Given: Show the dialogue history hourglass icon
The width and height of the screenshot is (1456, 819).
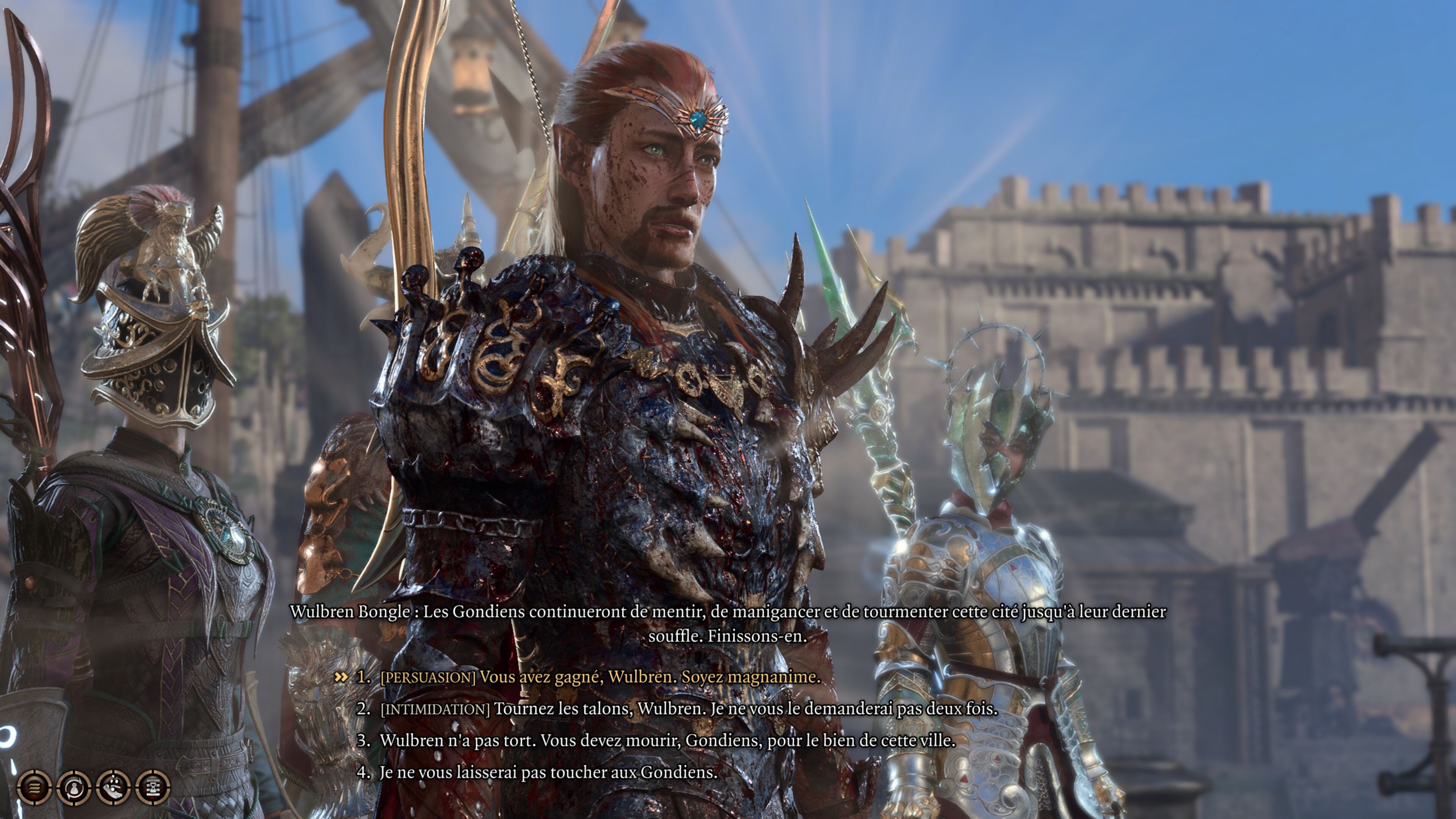Looking at the screenshot, I should (x=153, y=787).
